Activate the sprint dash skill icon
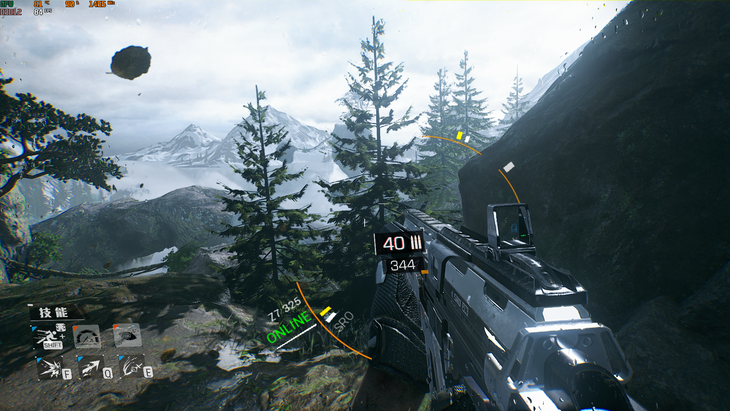The image size is (730, 411). pyautogui.click(x=49, y=337)
